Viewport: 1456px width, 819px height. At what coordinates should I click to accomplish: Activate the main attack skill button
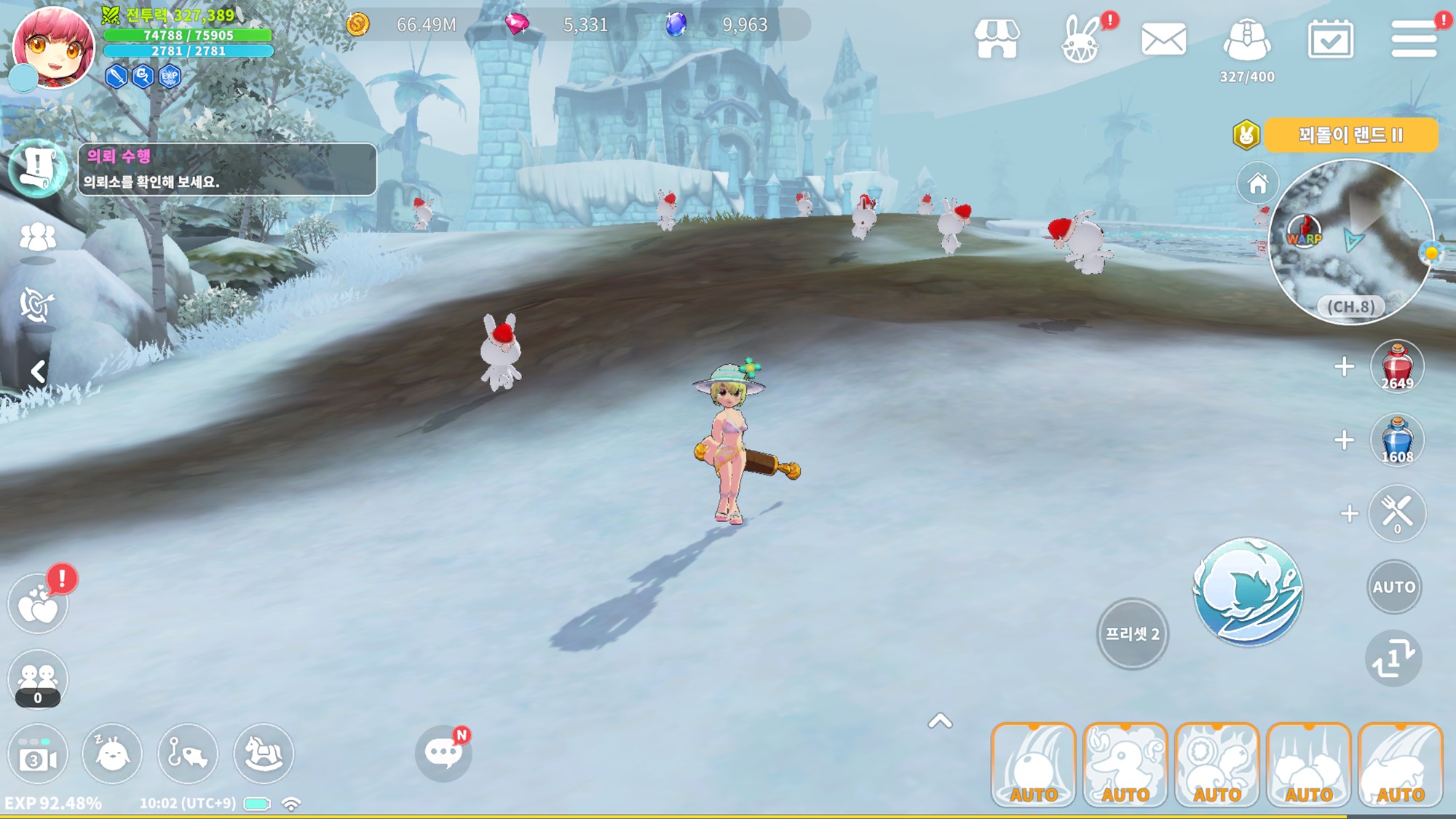click(1248, 591)
